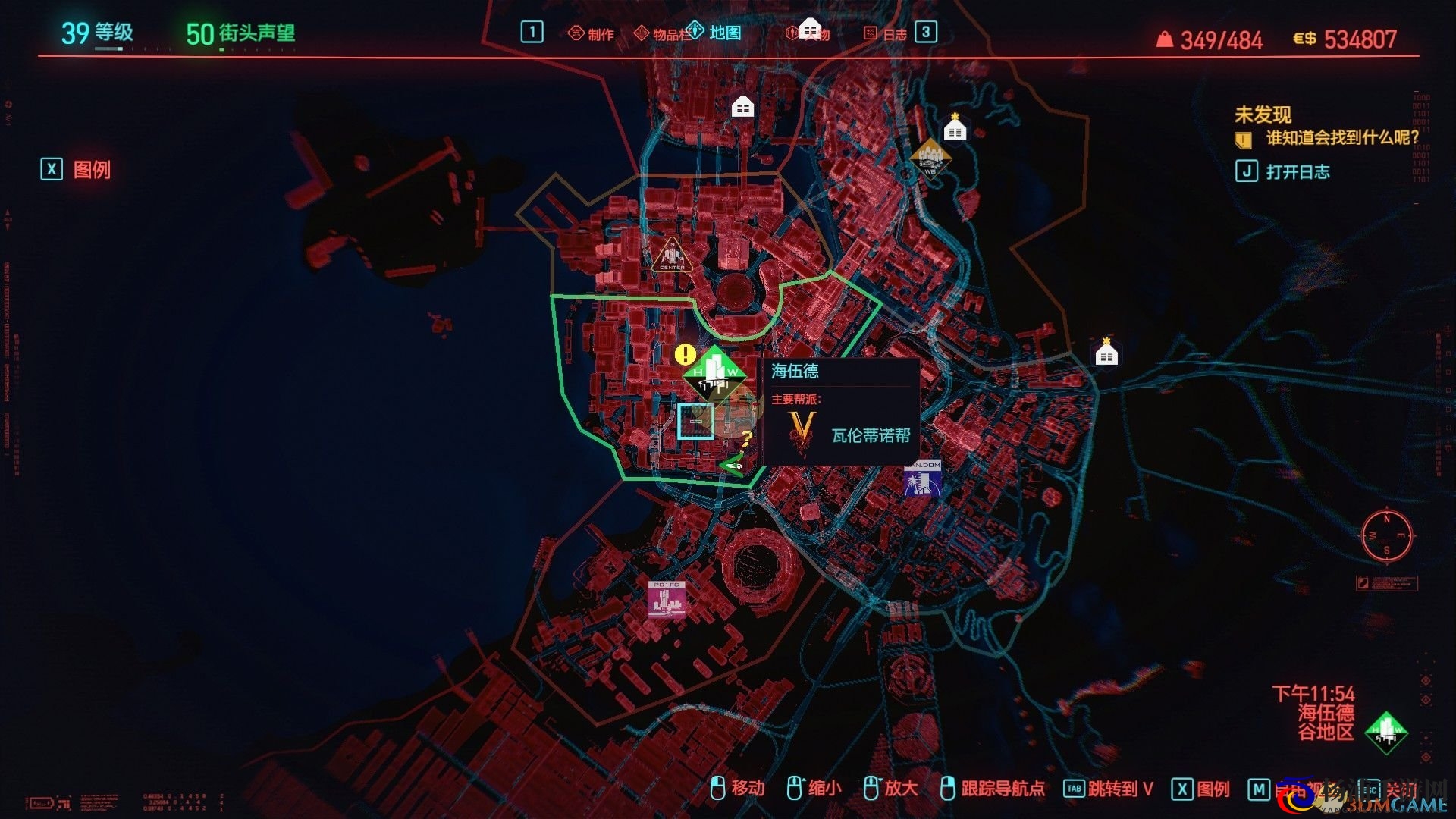
Task: Select the cyan square map cursor
Action: click(x=695, y=421)
